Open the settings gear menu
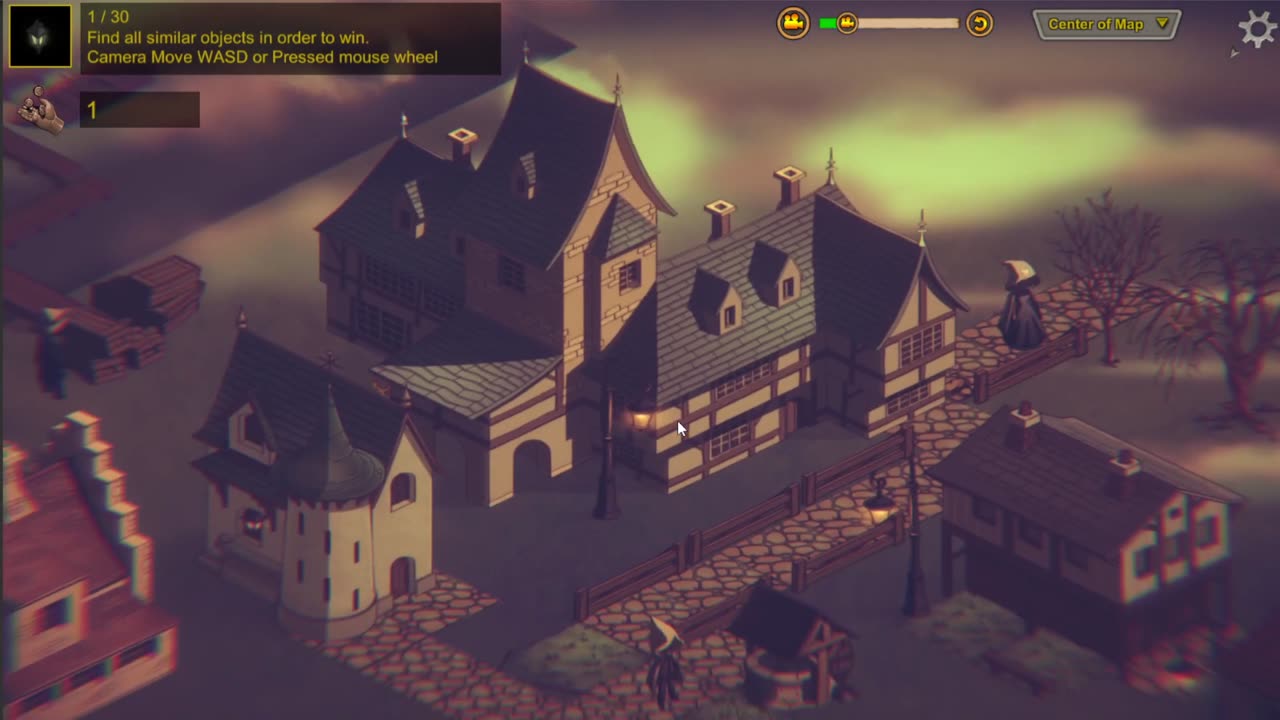The width and height of the screenshot is (1280, 720). click(x=1258, y=27)
